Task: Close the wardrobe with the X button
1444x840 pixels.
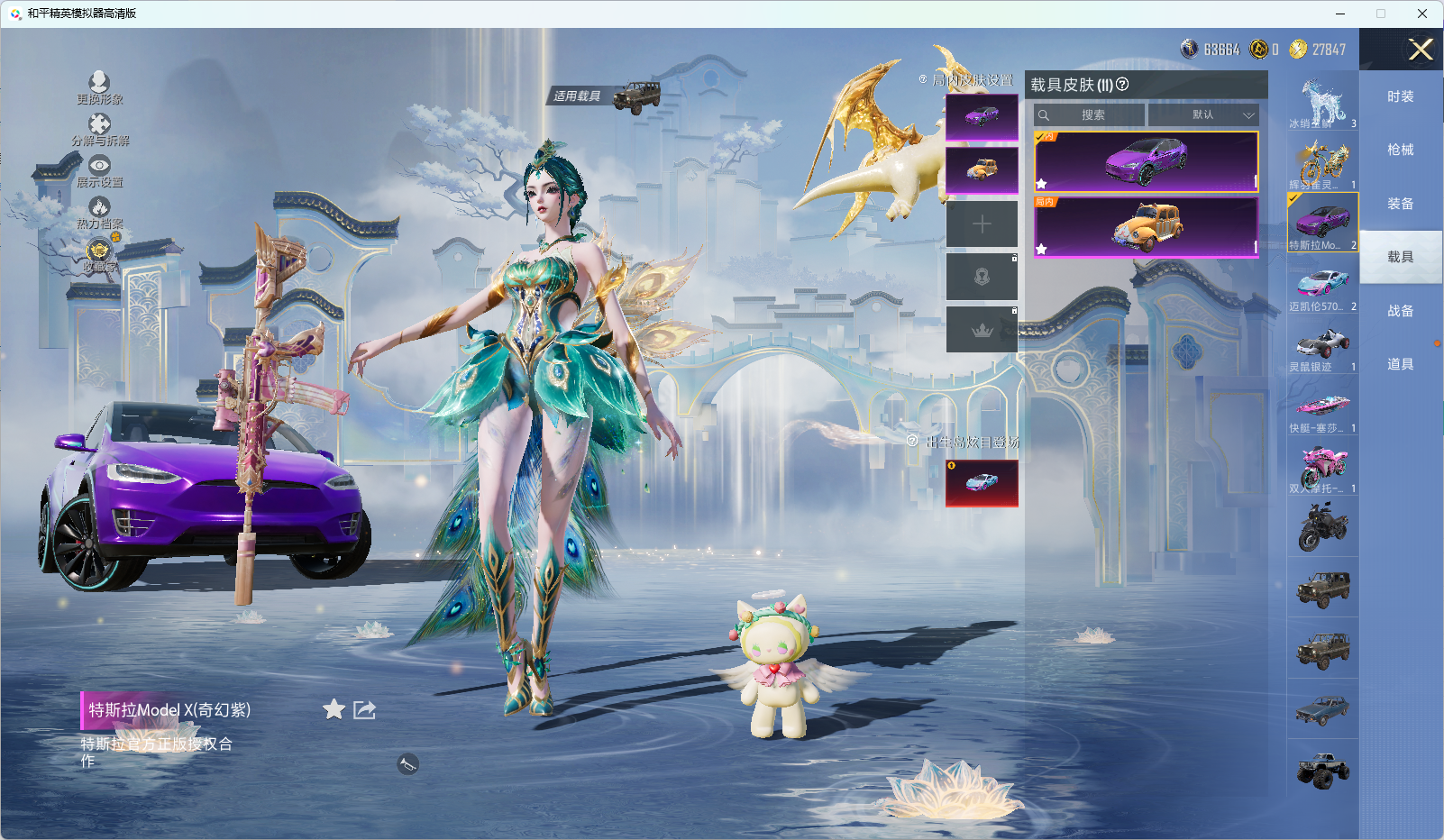Action: coord(1421,50)
